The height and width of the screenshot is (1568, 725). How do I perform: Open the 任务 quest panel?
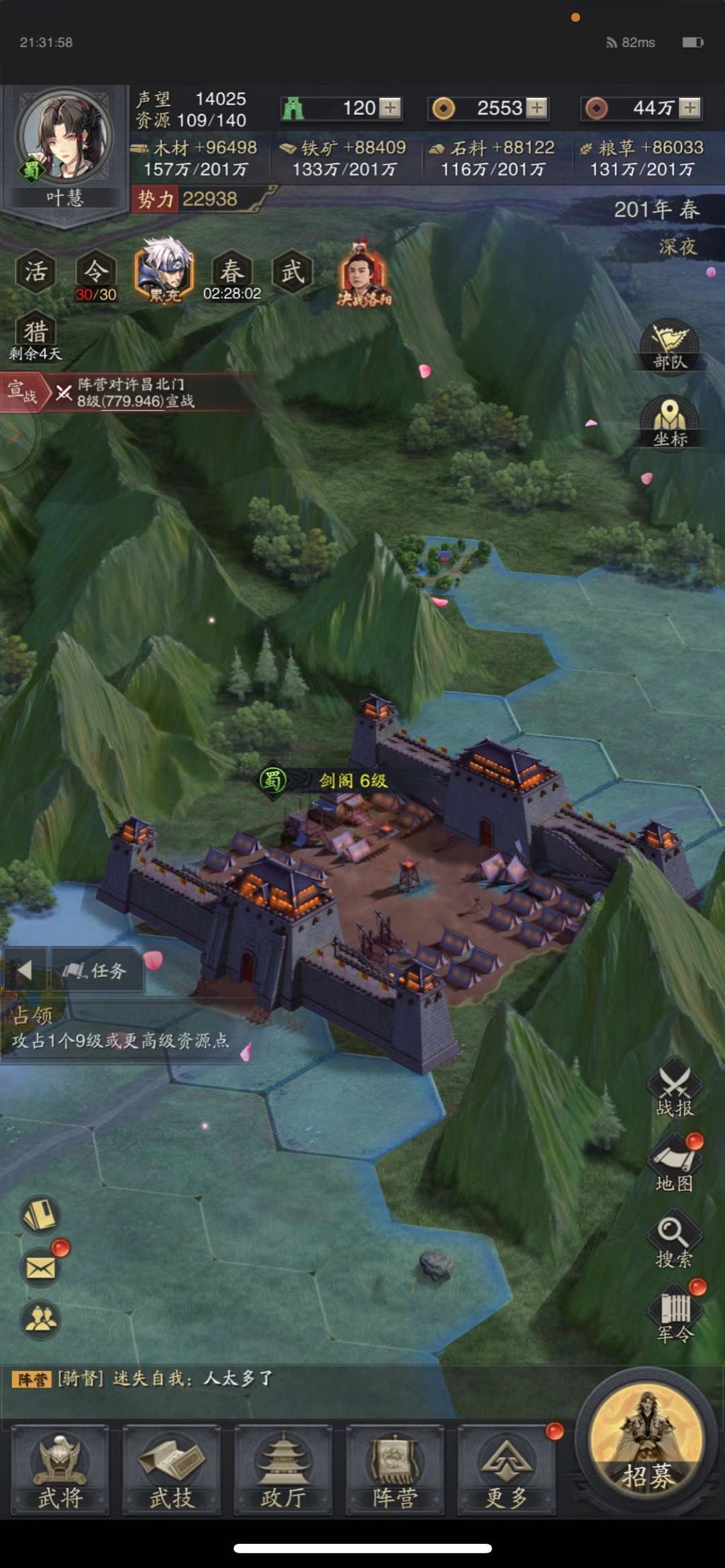[96, 970]
